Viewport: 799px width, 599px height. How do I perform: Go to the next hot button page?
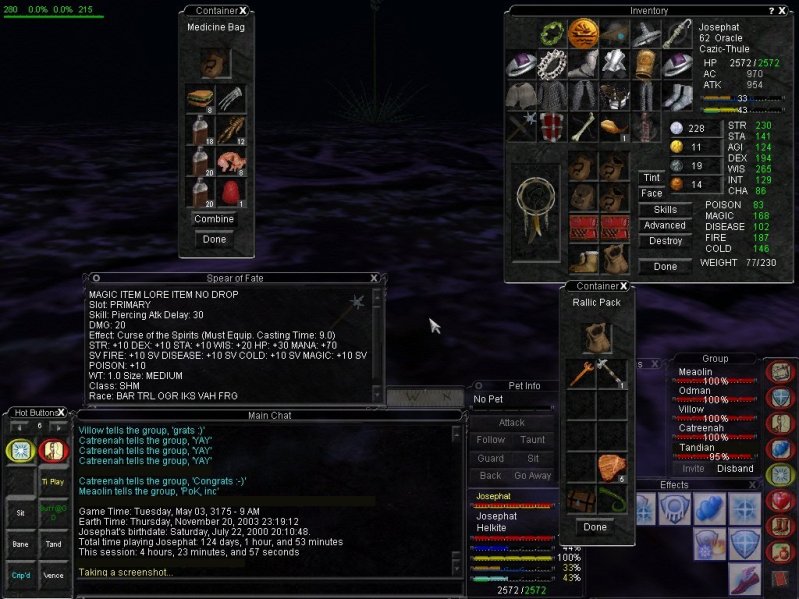pos(62,426)
